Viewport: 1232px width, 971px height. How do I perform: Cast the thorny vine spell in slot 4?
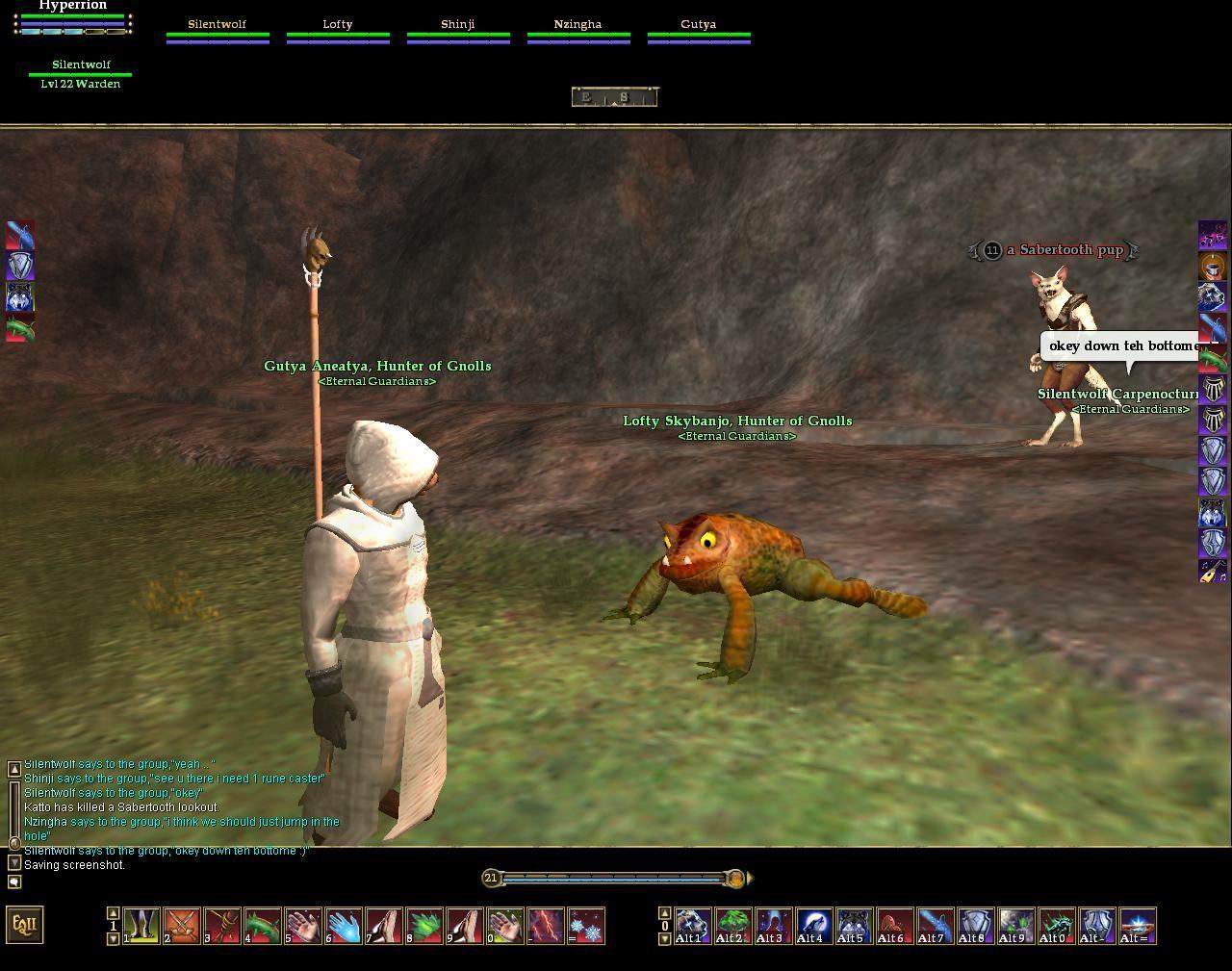[x=262, y=926]
